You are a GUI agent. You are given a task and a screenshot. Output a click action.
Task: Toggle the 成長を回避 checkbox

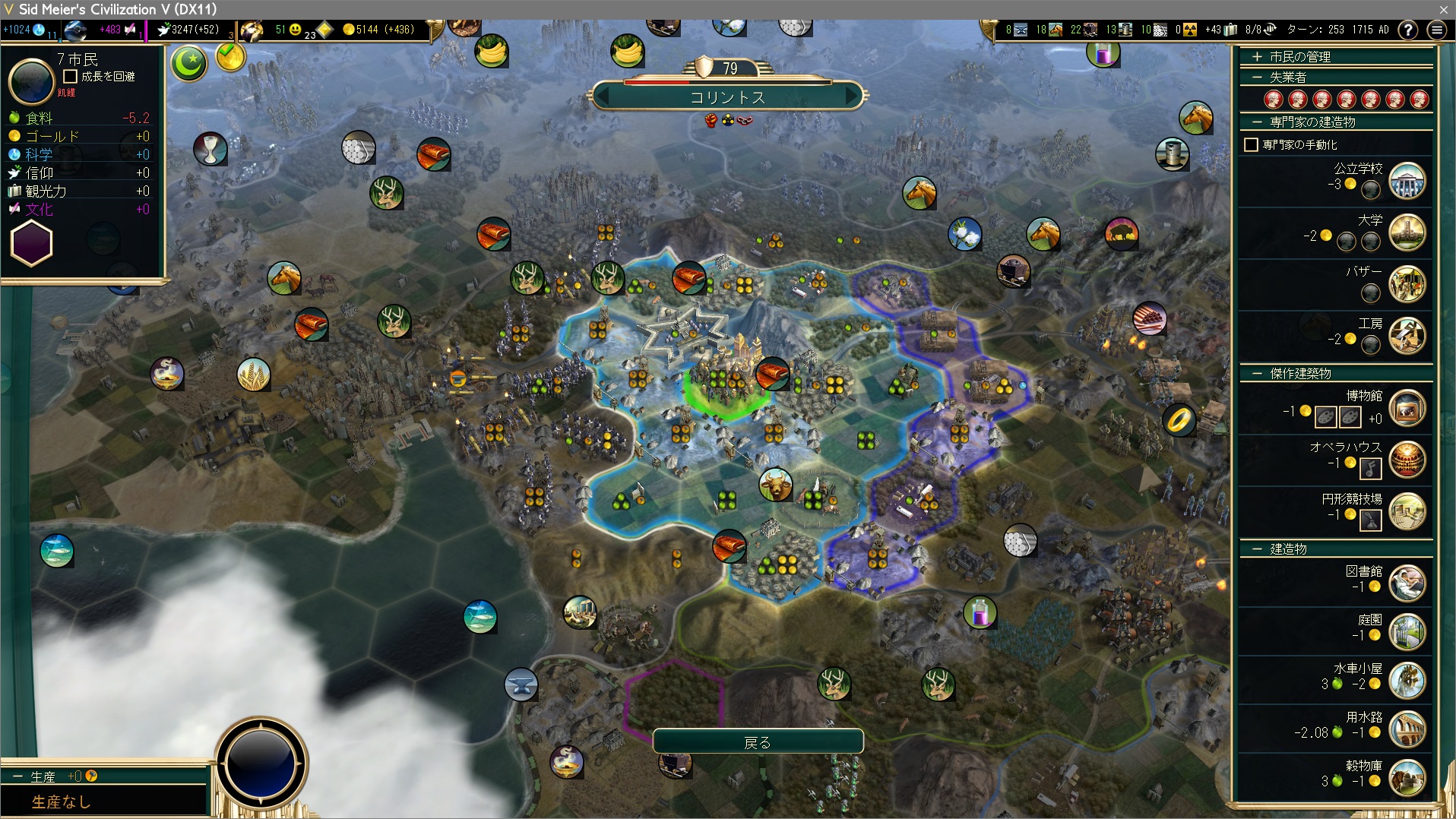71,77
